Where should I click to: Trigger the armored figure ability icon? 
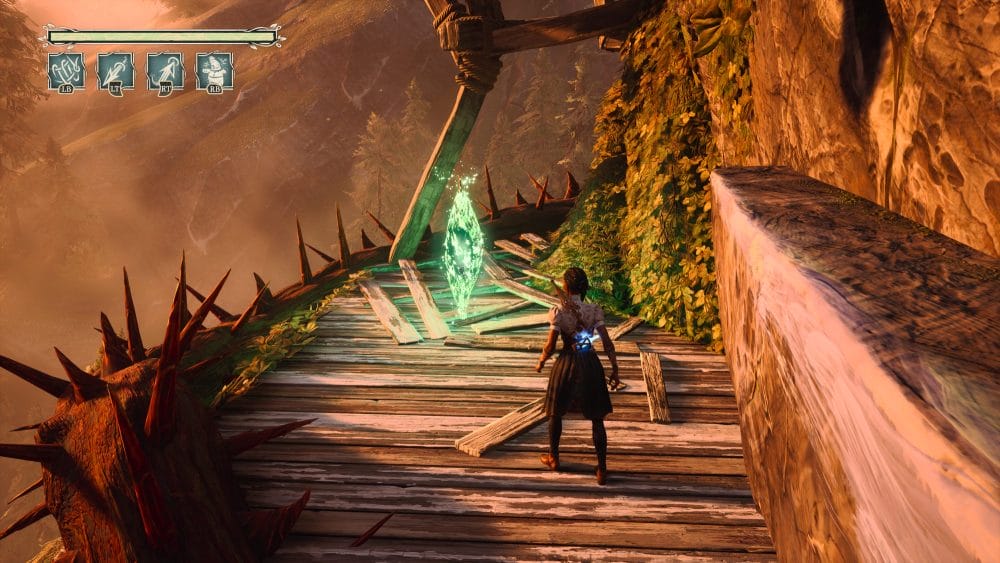[215, 71]
